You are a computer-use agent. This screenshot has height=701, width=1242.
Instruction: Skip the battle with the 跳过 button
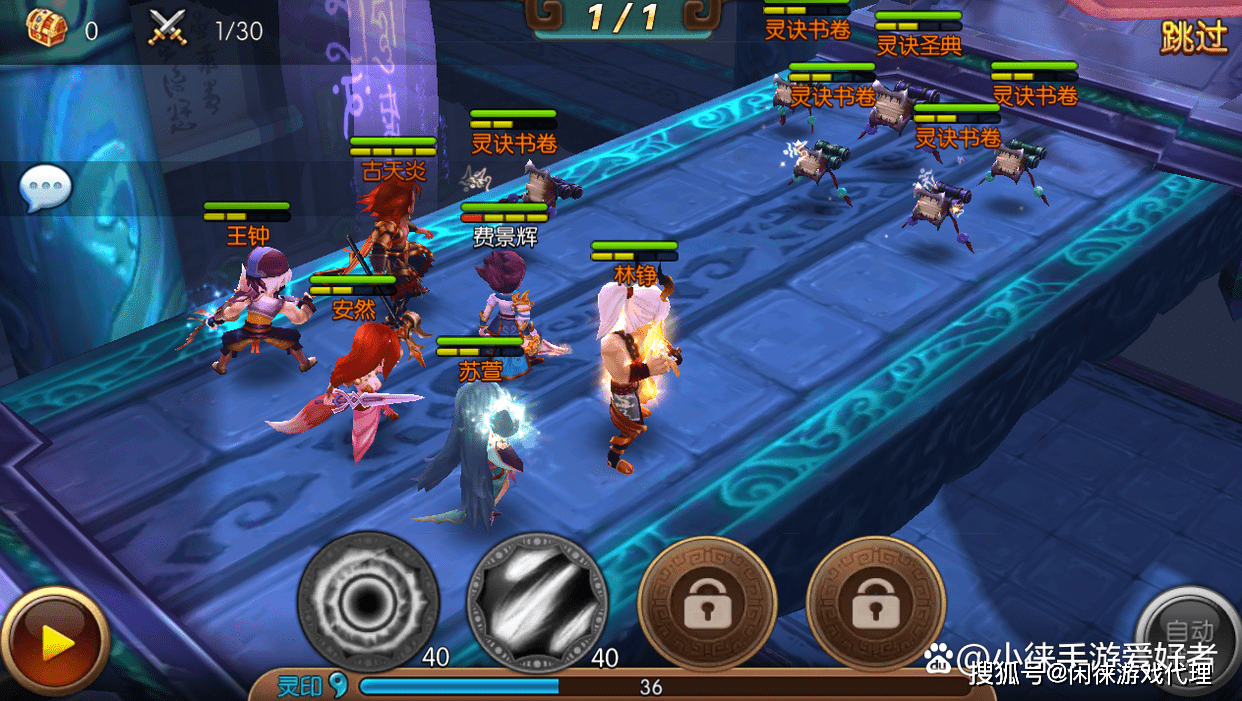[1193, 37]
